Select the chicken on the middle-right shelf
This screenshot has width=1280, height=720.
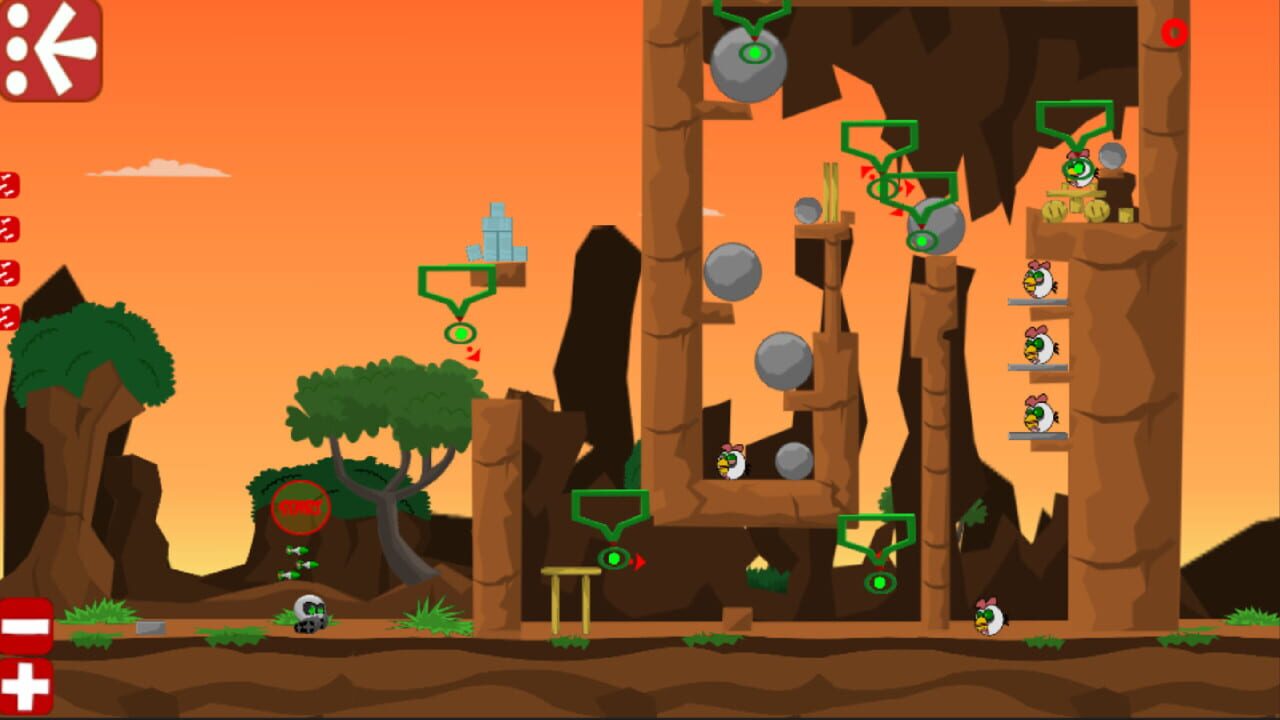tap(1038, 347)
